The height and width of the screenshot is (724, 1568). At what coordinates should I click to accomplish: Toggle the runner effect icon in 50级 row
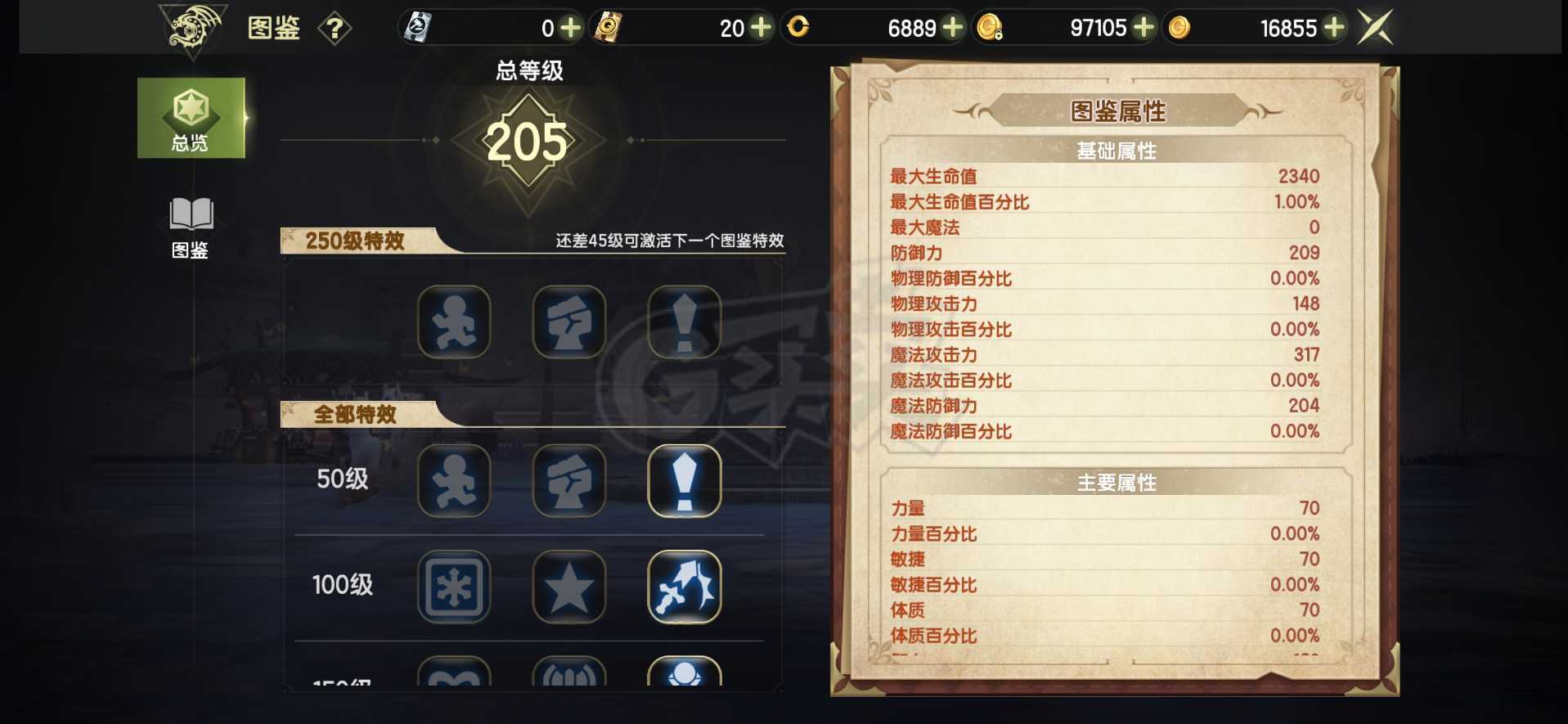coord(455,481)
